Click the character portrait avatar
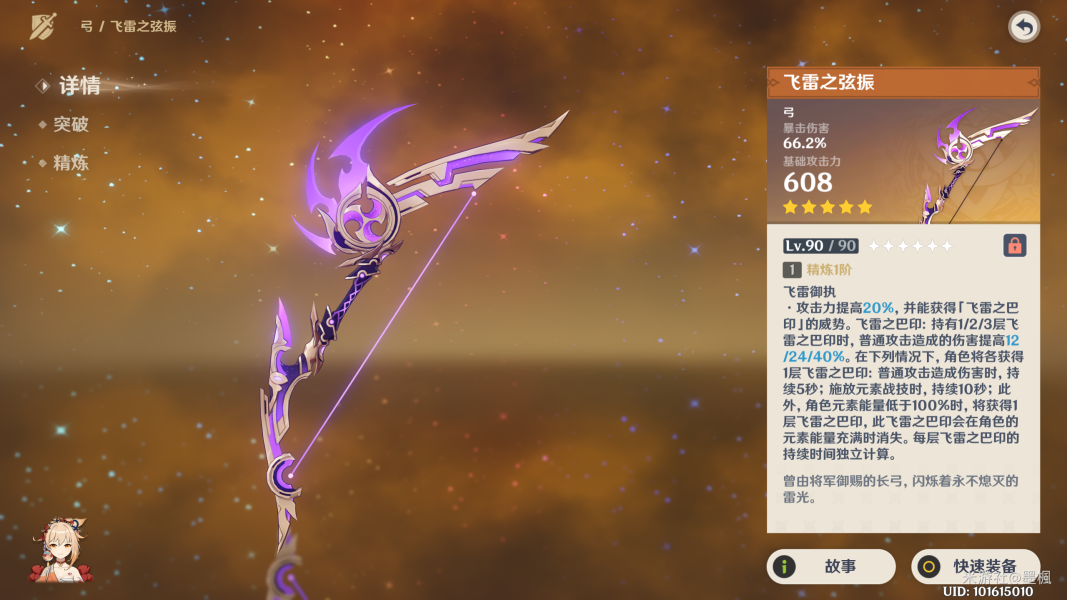The width and height of the screenshot is (1067, 600). pos(58,550)
